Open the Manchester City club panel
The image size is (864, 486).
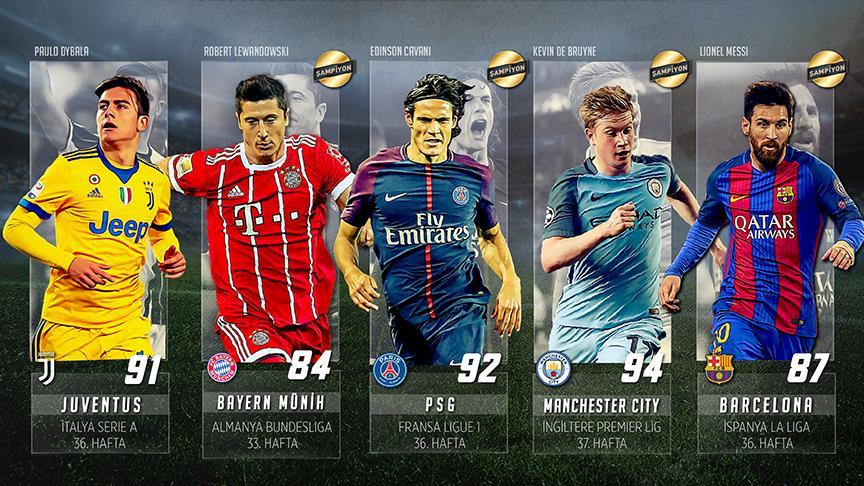click(x=601, y=418)
